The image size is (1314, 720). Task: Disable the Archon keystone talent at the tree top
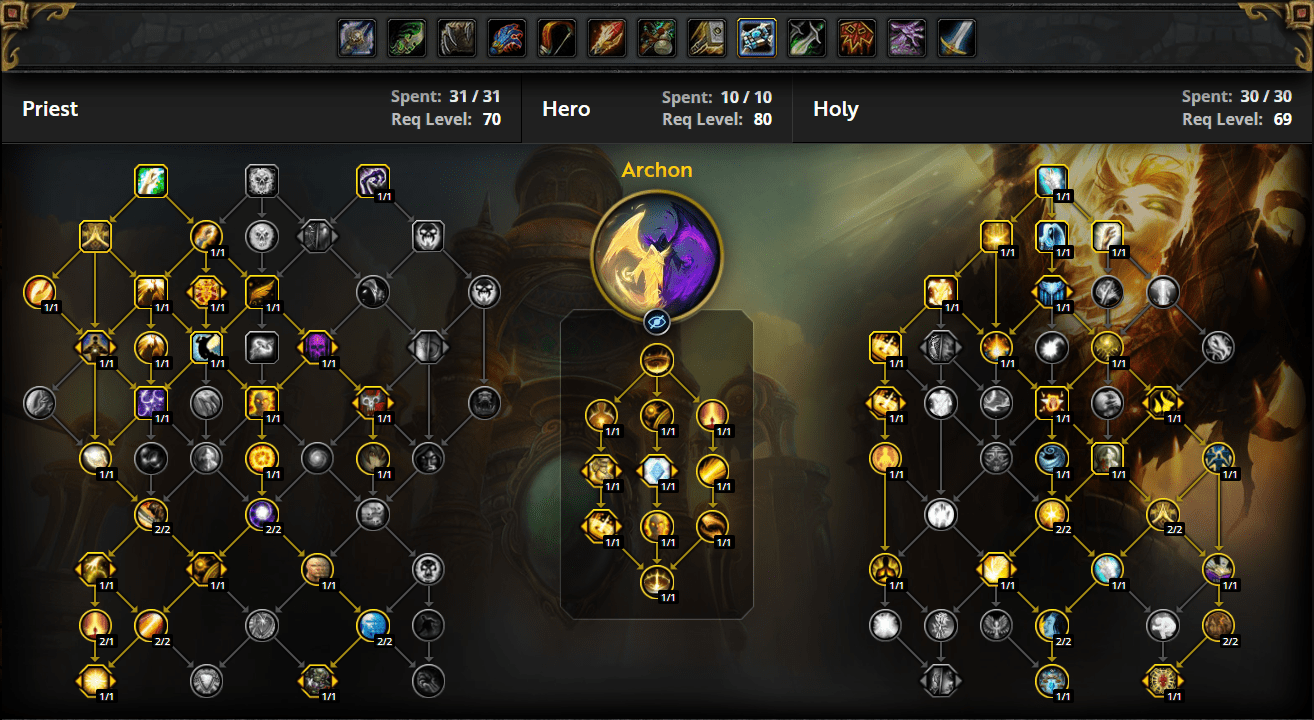pos(657,360)
